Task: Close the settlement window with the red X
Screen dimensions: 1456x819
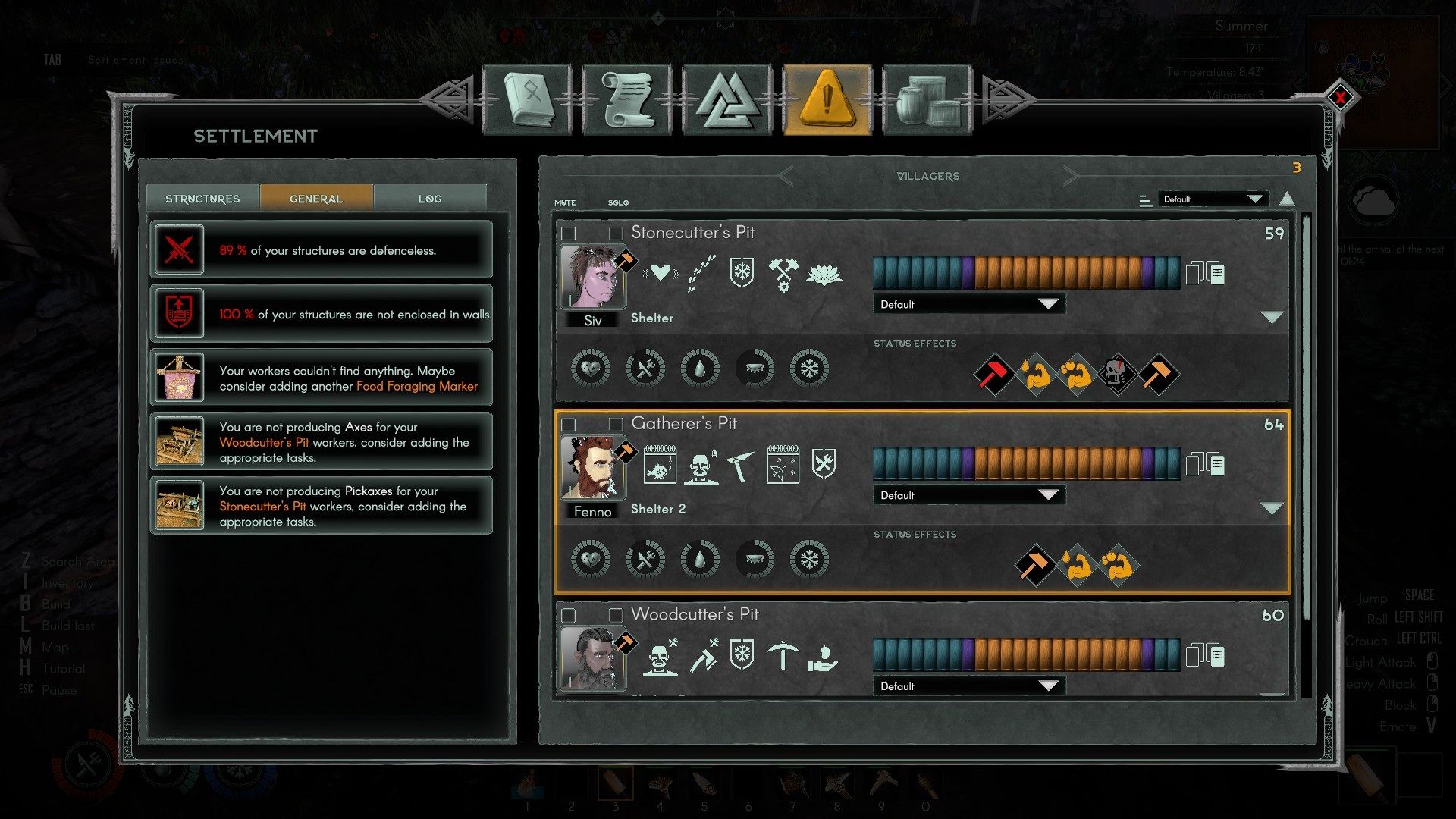Action: pos(1340,98)
